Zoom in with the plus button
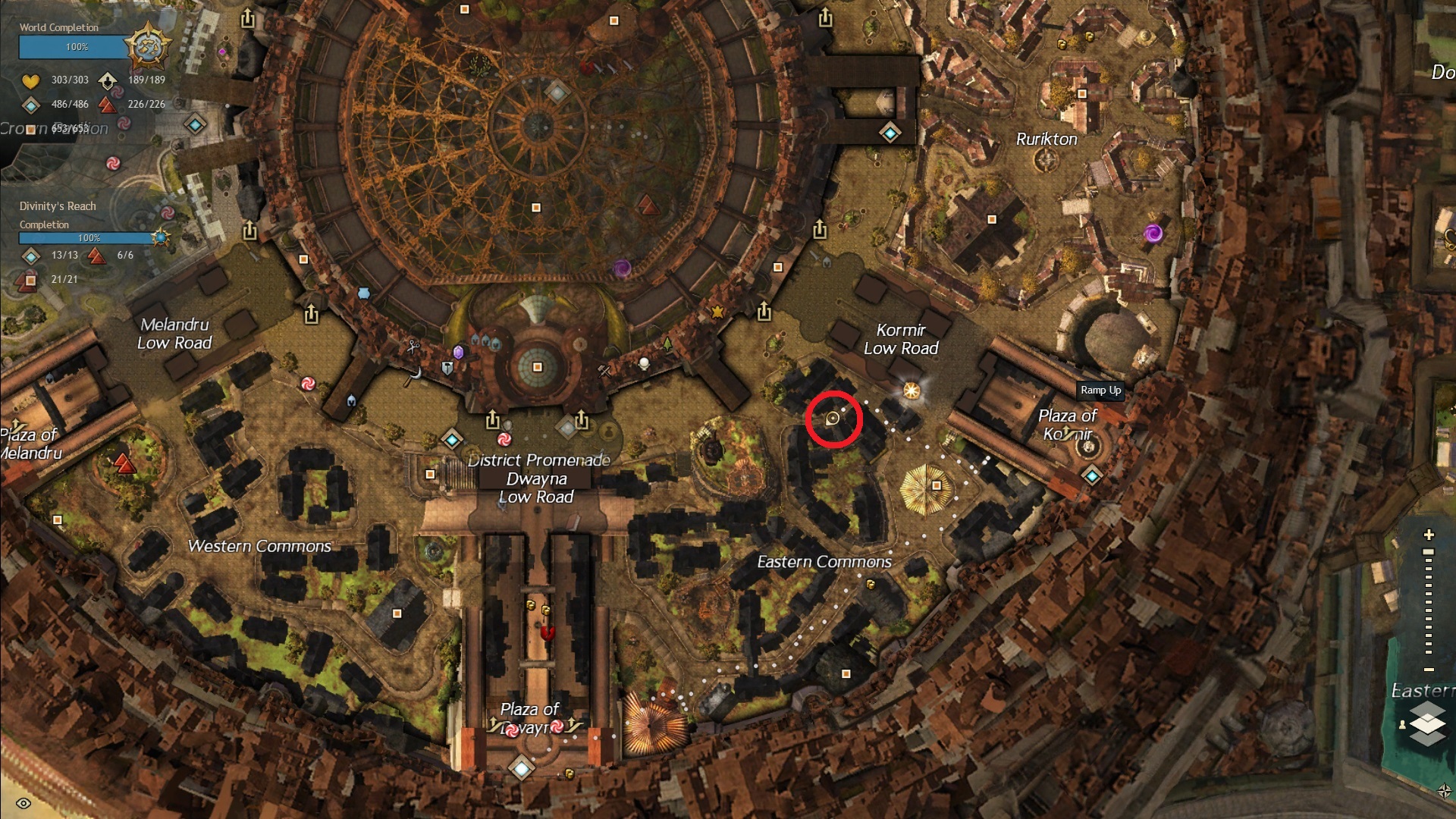Viewport: 1456px width, 819px height. point(1429,535)
